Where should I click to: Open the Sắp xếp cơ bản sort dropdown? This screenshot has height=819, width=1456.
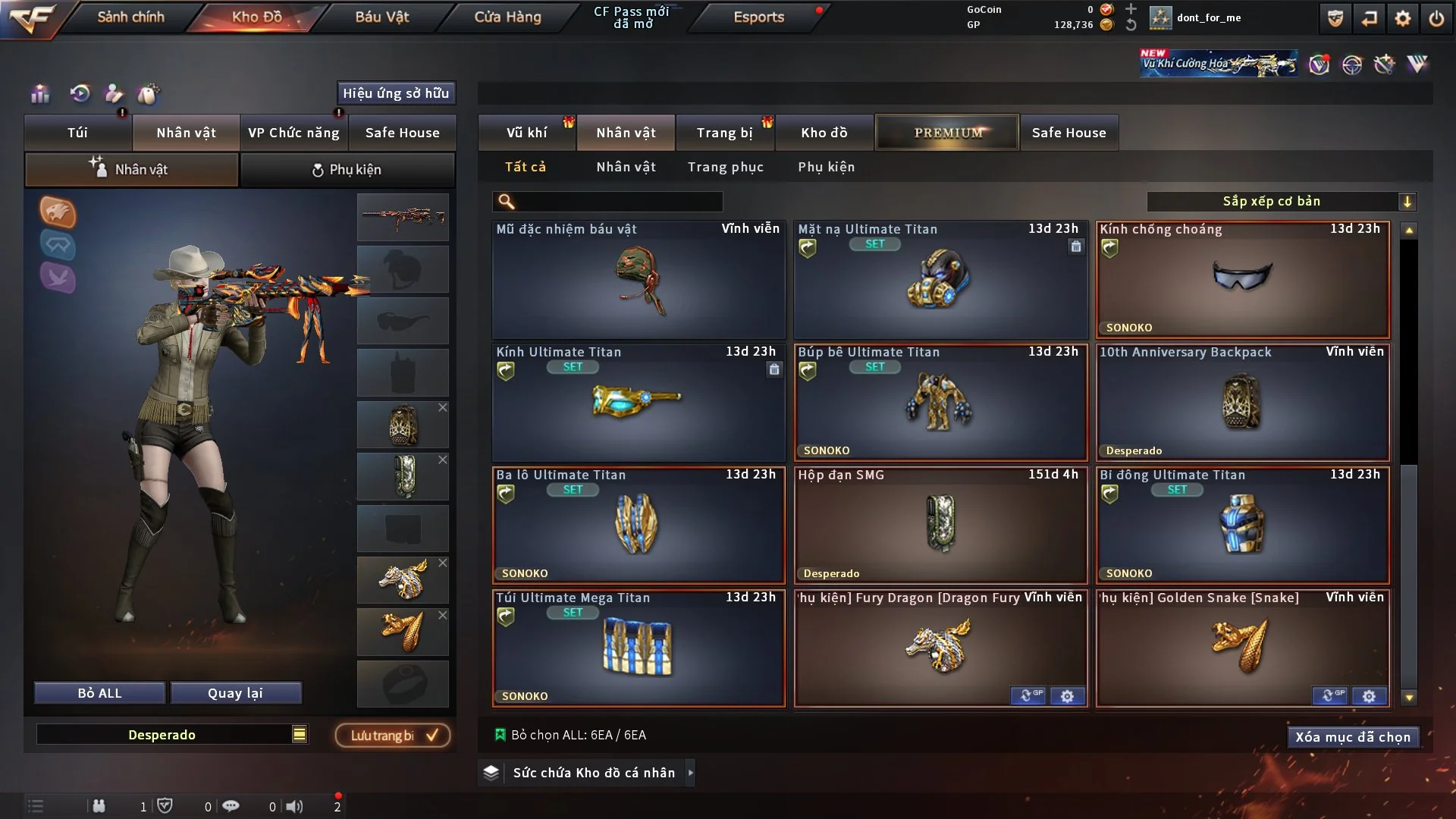click(x=1281, y=201)
